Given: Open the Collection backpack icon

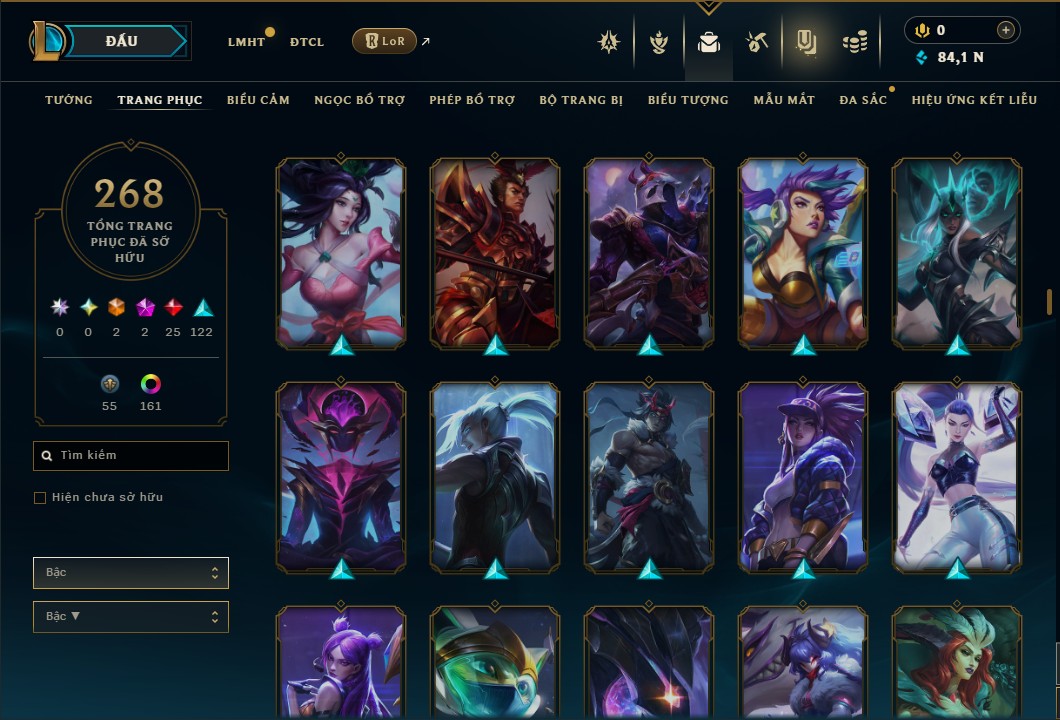Looking at the screenshot, I should pyautogui.click(x=709, y=42).
